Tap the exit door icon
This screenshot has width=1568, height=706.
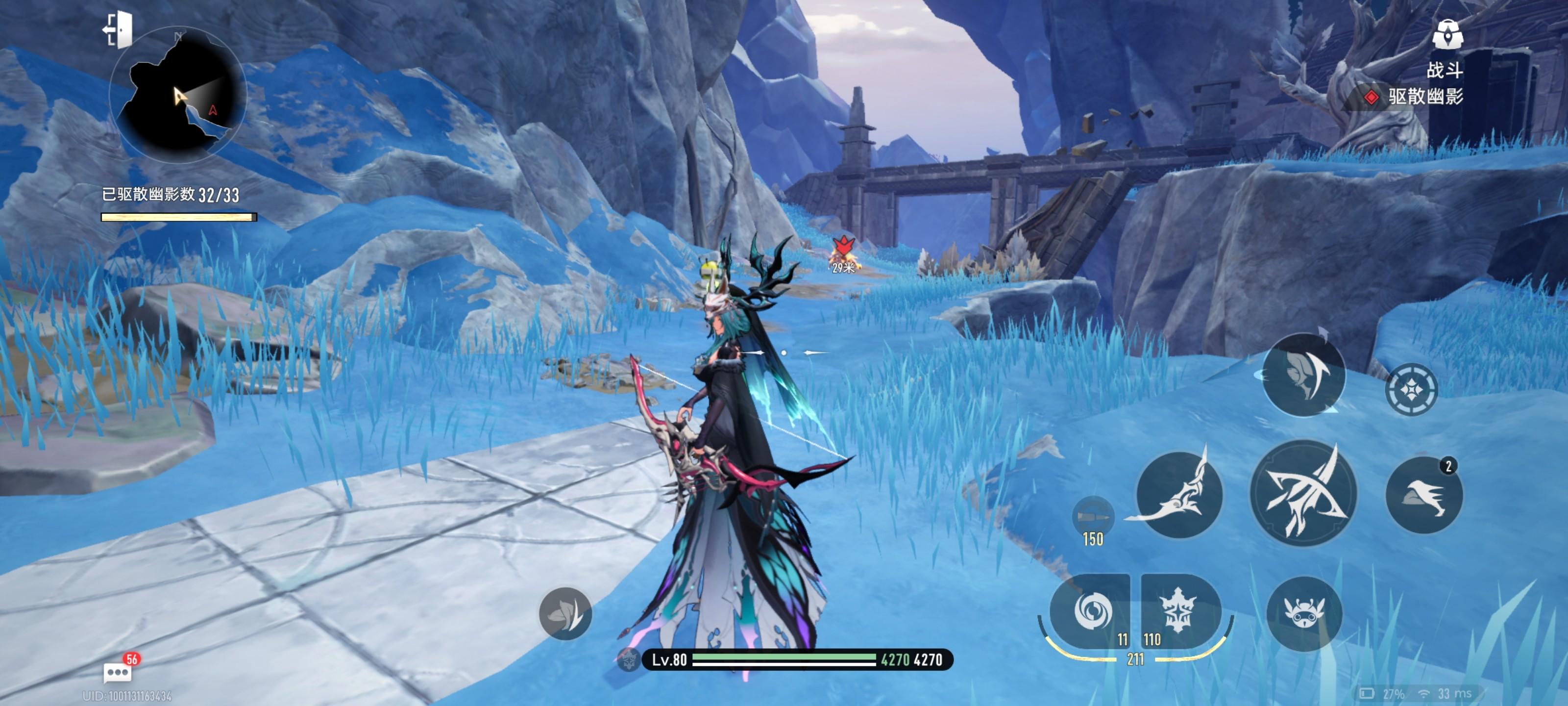119,29
